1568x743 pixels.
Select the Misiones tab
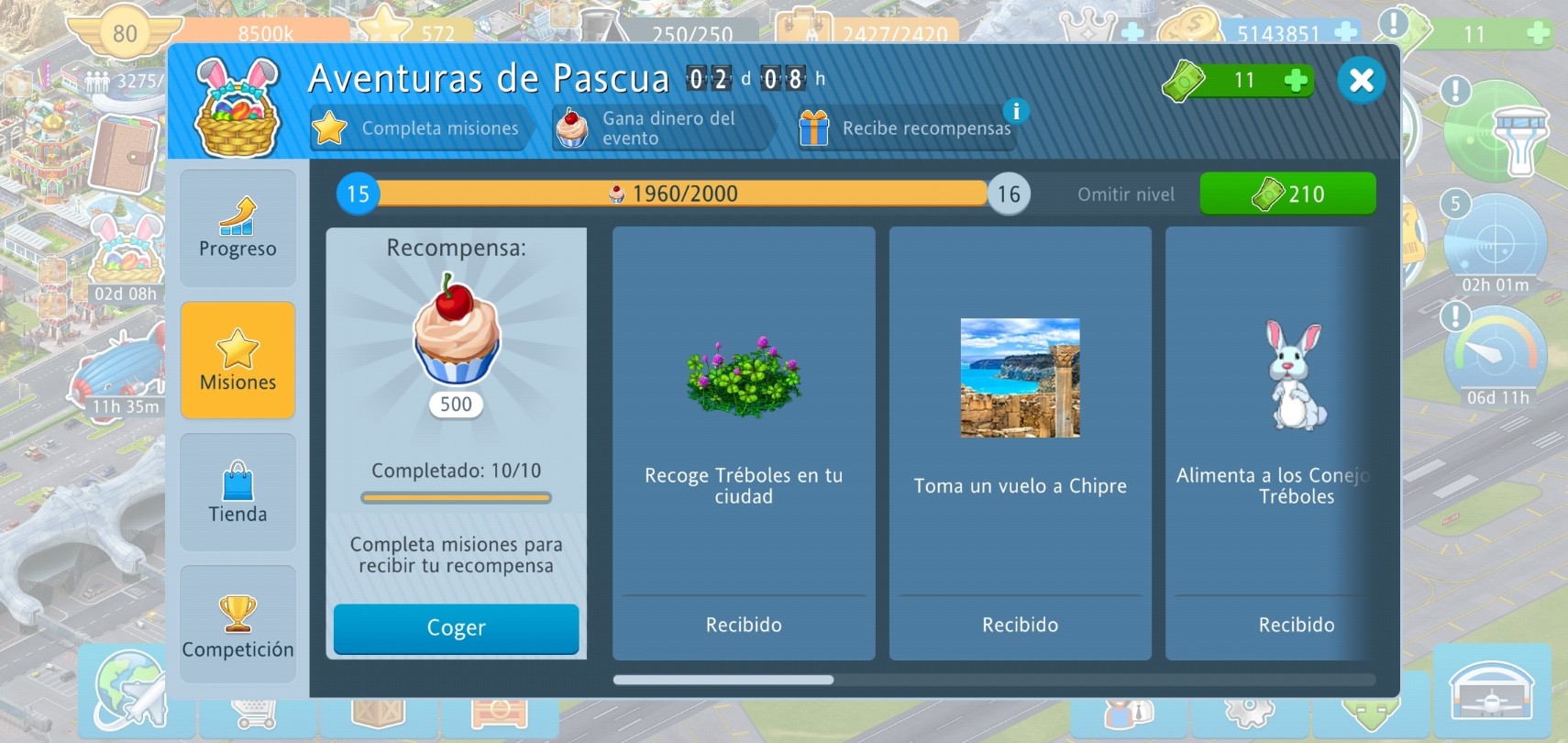pos(237,360)
